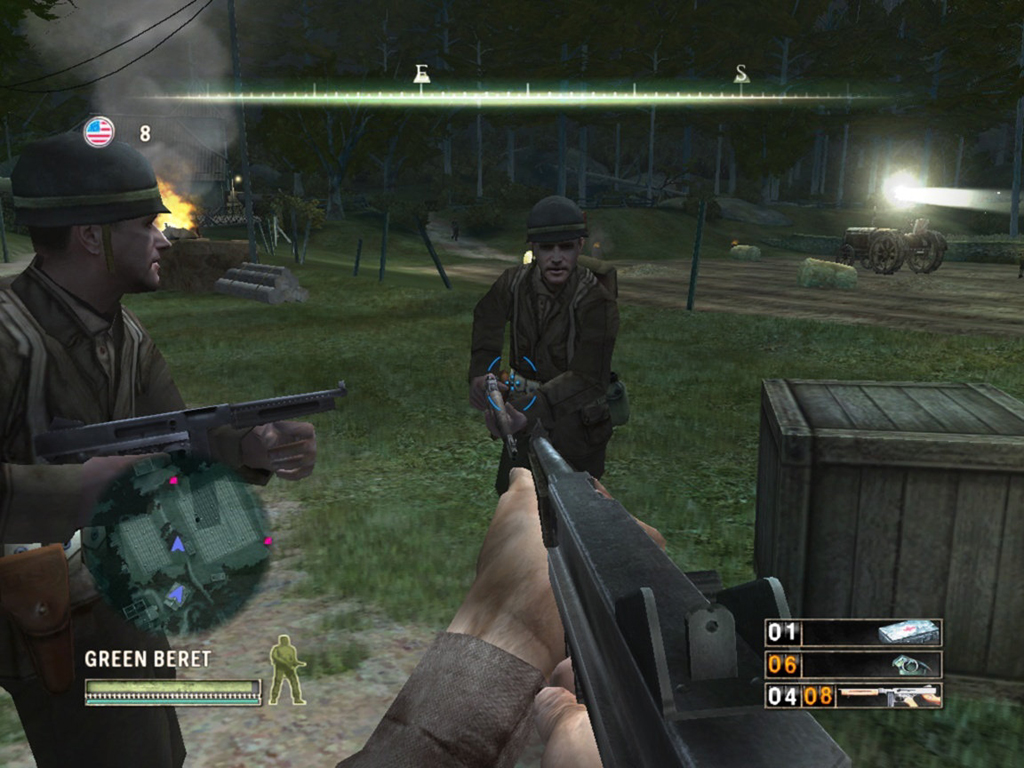Click the American flag squad icon
Viewport: 1024px width, 768px height.
point(99,132)
